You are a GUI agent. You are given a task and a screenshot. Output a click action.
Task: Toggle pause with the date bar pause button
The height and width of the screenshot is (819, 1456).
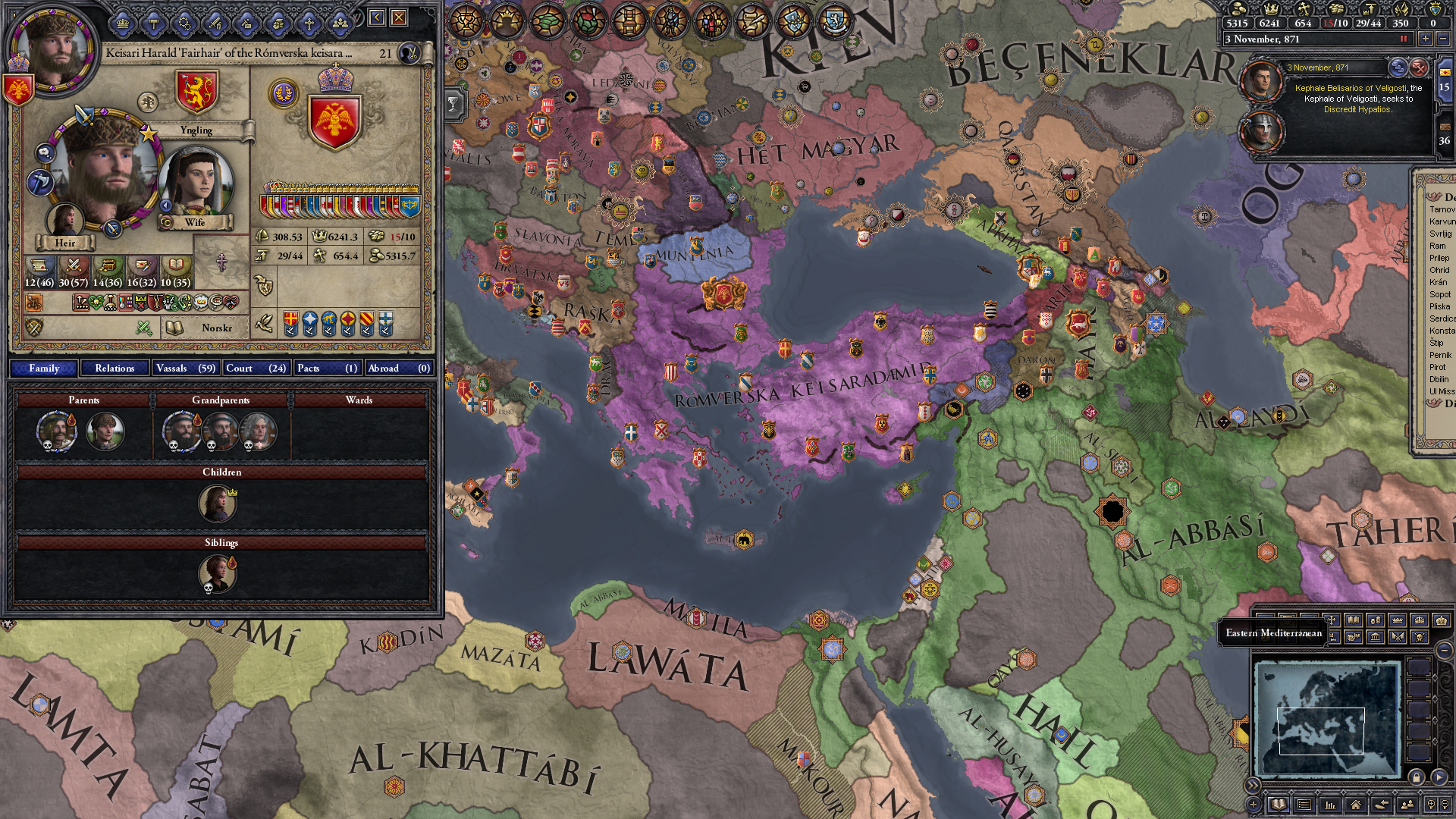pos(1404,39)
